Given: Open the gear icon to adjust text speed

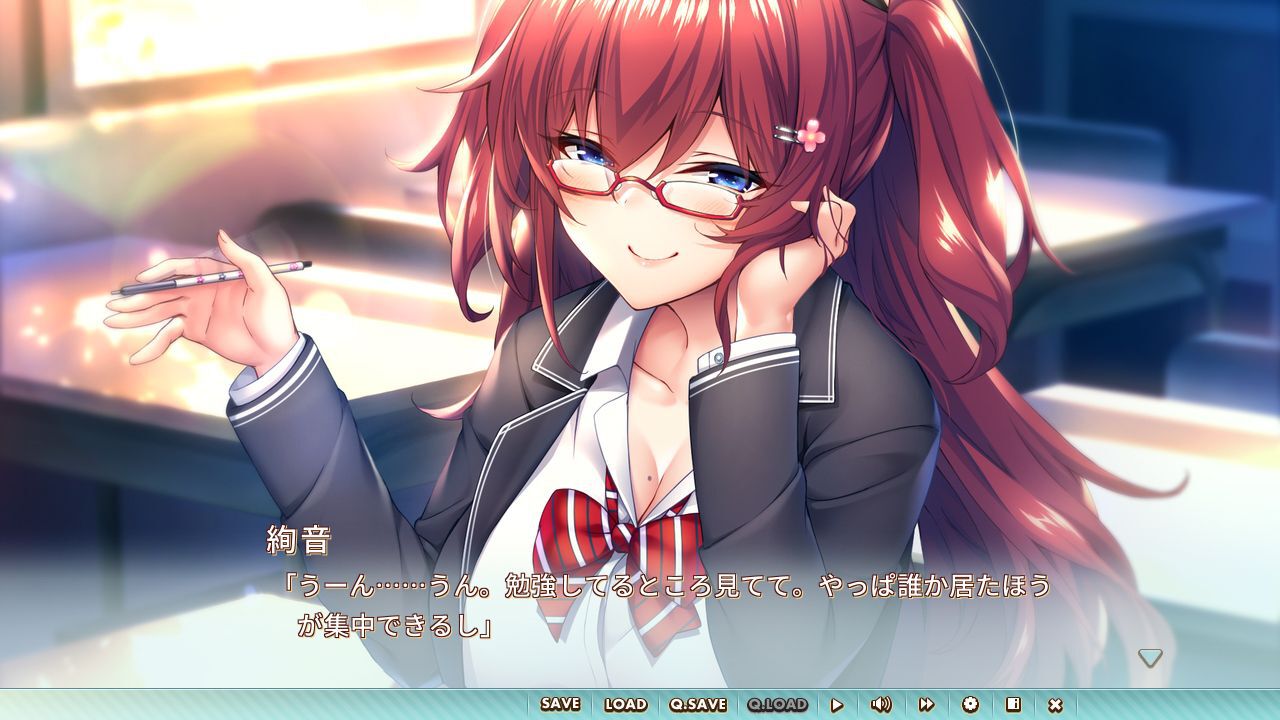Looking at the screenshot, I should [x=971, y=703].
